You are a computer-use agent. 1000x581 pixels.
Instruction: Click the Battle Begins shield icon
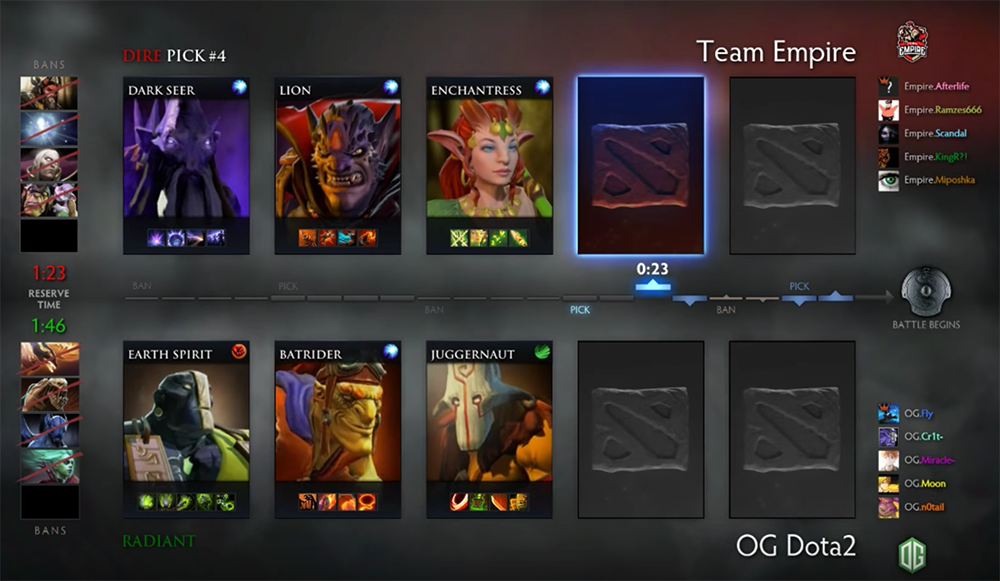click(926, 293)
